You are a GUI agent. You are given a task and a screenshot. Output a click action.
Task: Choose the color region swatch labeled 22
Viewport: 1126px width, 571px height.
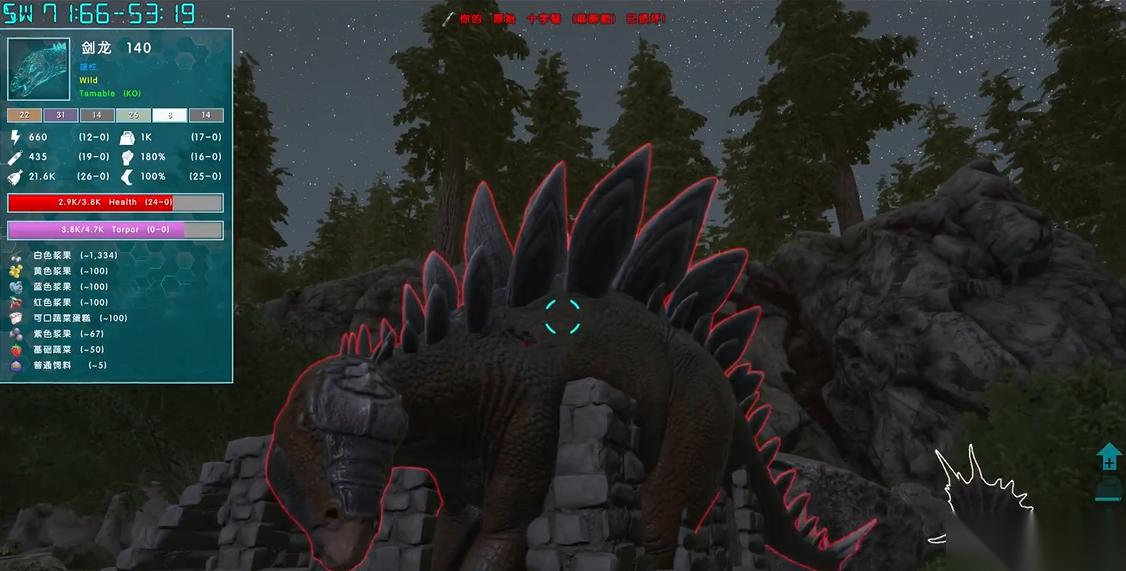pyautogui.click(x=24, y=115)
